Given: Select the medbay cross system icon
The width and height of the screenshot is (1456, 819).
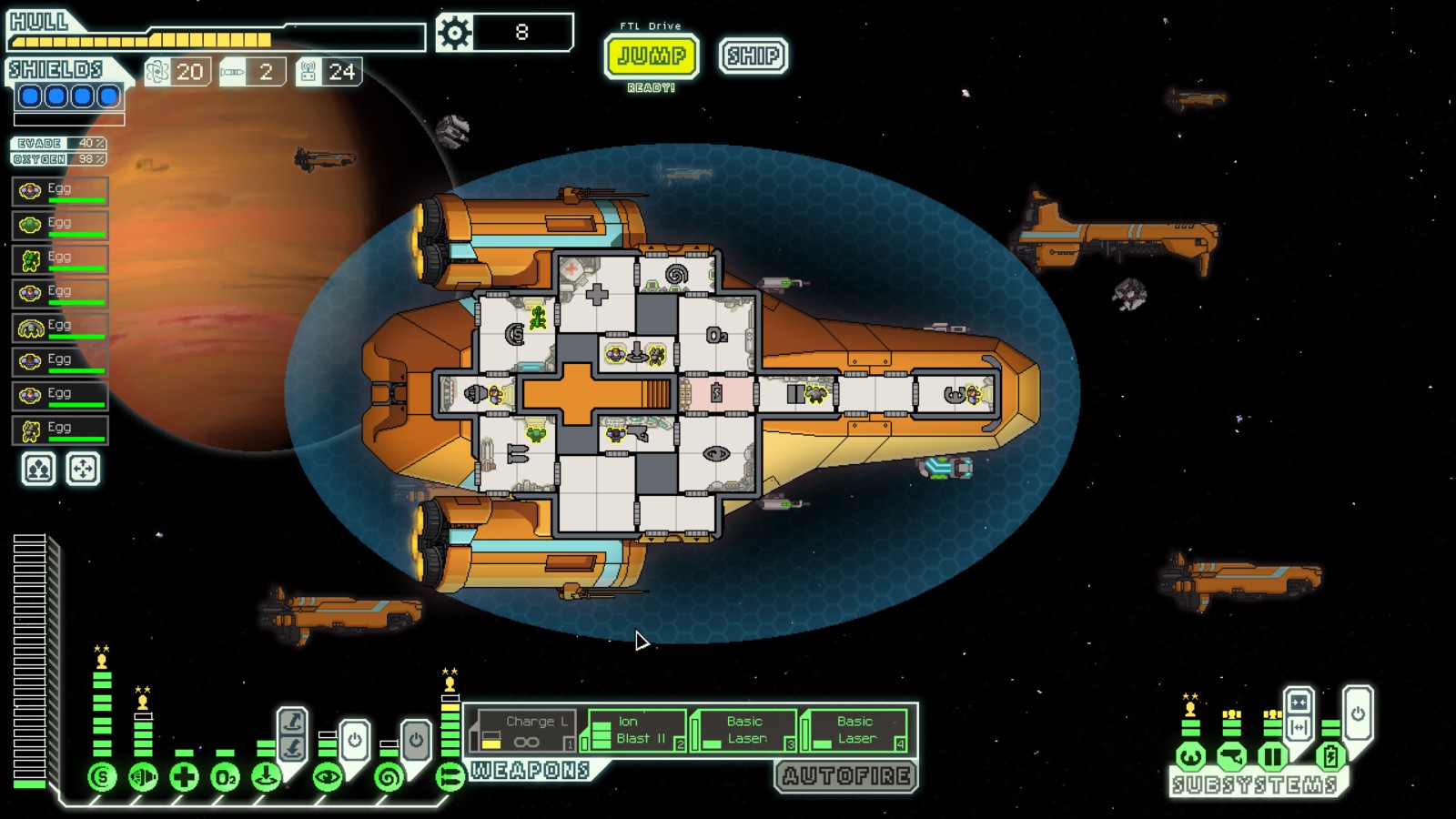Looking at the screenshot, I should 184,777.
